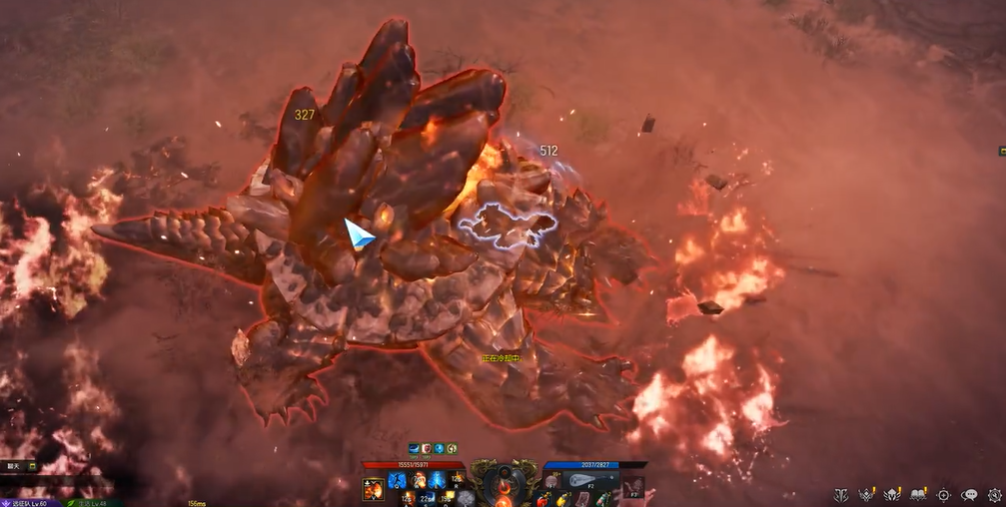Click the 生活 Lv.48 life skill bar

point(90,502)
